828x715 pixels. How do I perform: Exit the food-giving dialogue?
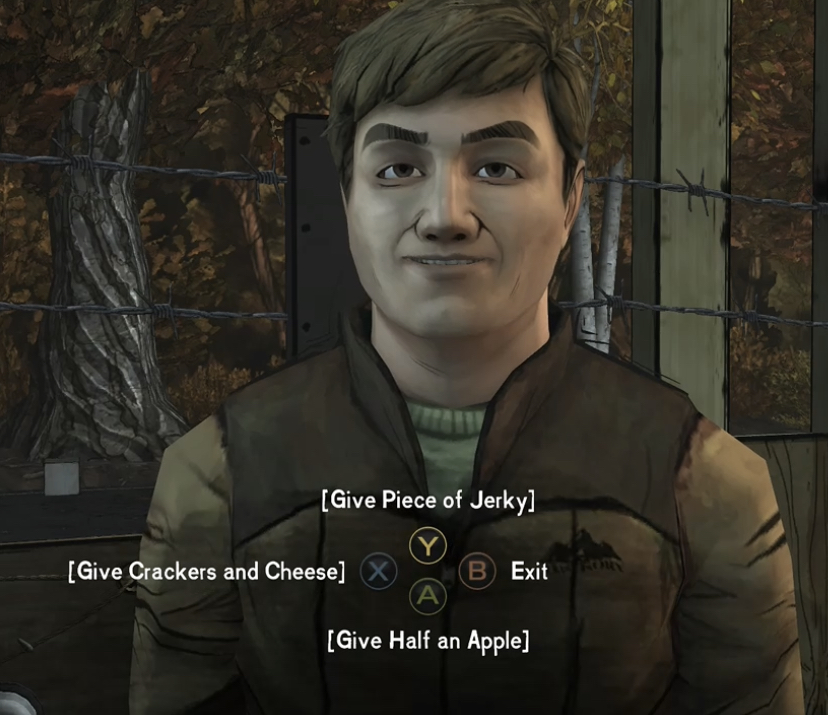(528, 572)
